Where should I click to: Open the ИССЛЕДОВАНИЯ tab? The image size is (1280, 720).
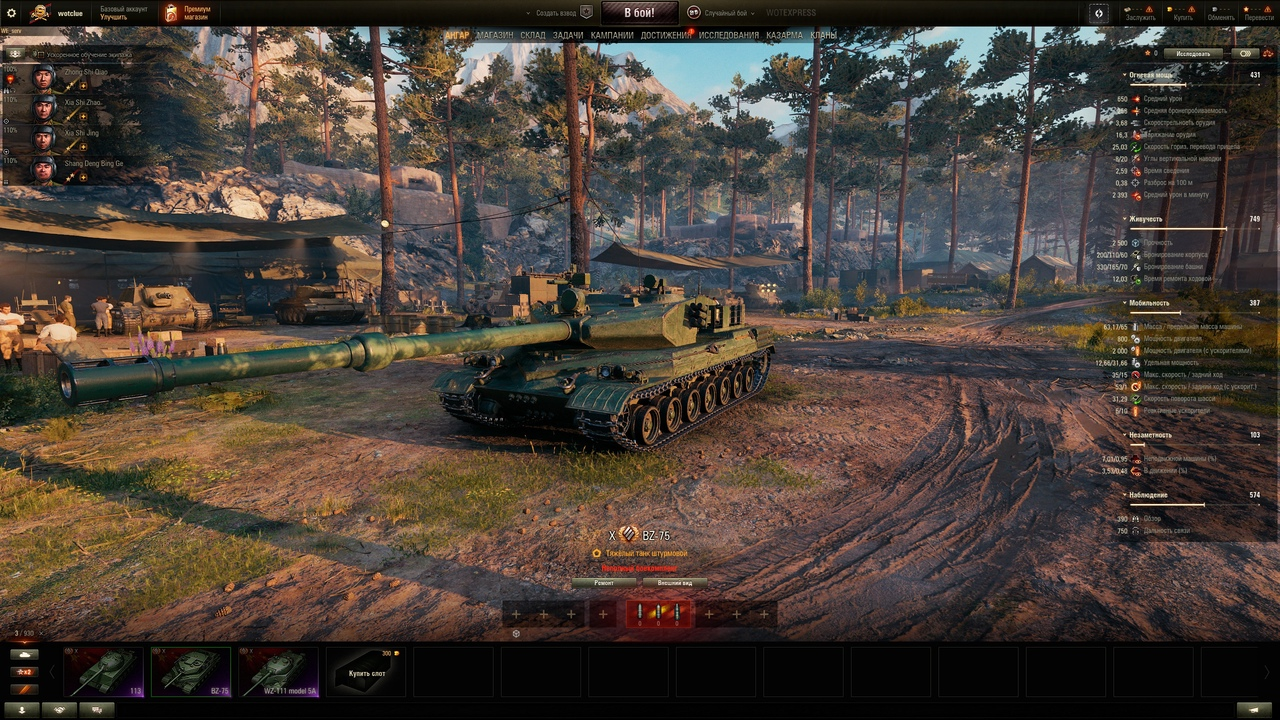click(728, 35)
